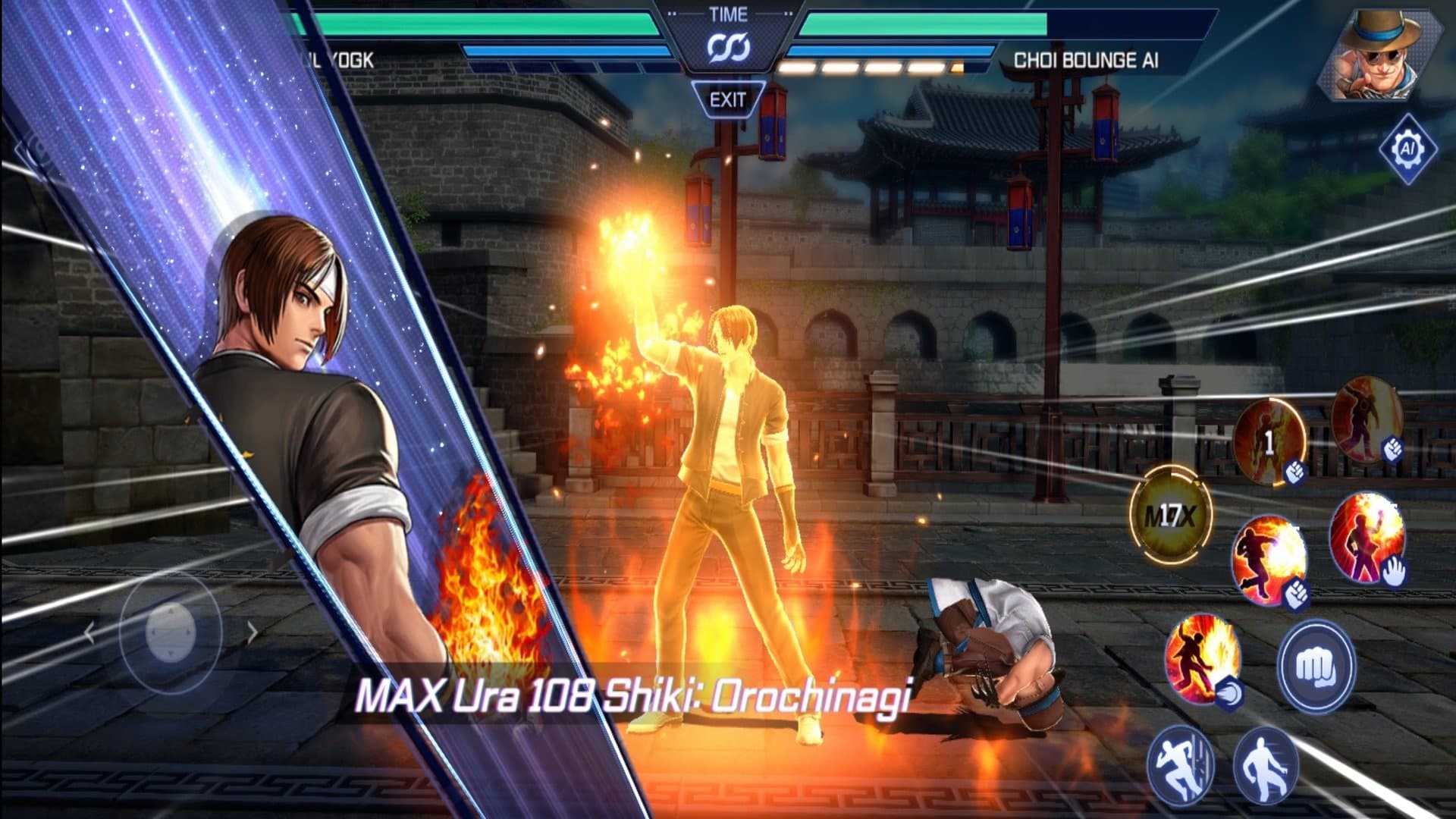Hit the basic attack fist button
Viewport: 1456px width, 819px height.
(x=1316, y=667)
